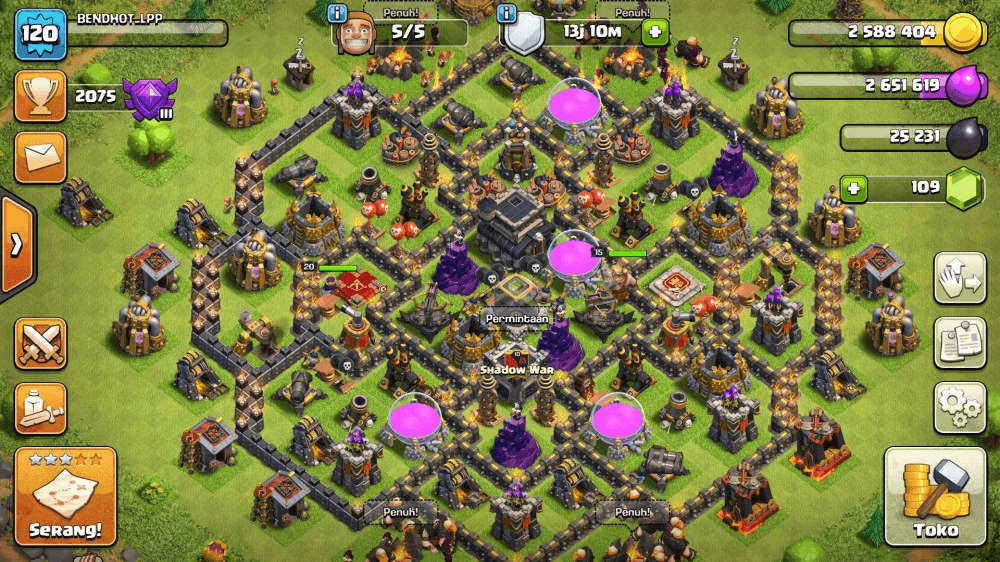The height and width of the screenshot is (562, 1000).
Task: Select the Shadow War clan castle label
Action: coord(516,369)
